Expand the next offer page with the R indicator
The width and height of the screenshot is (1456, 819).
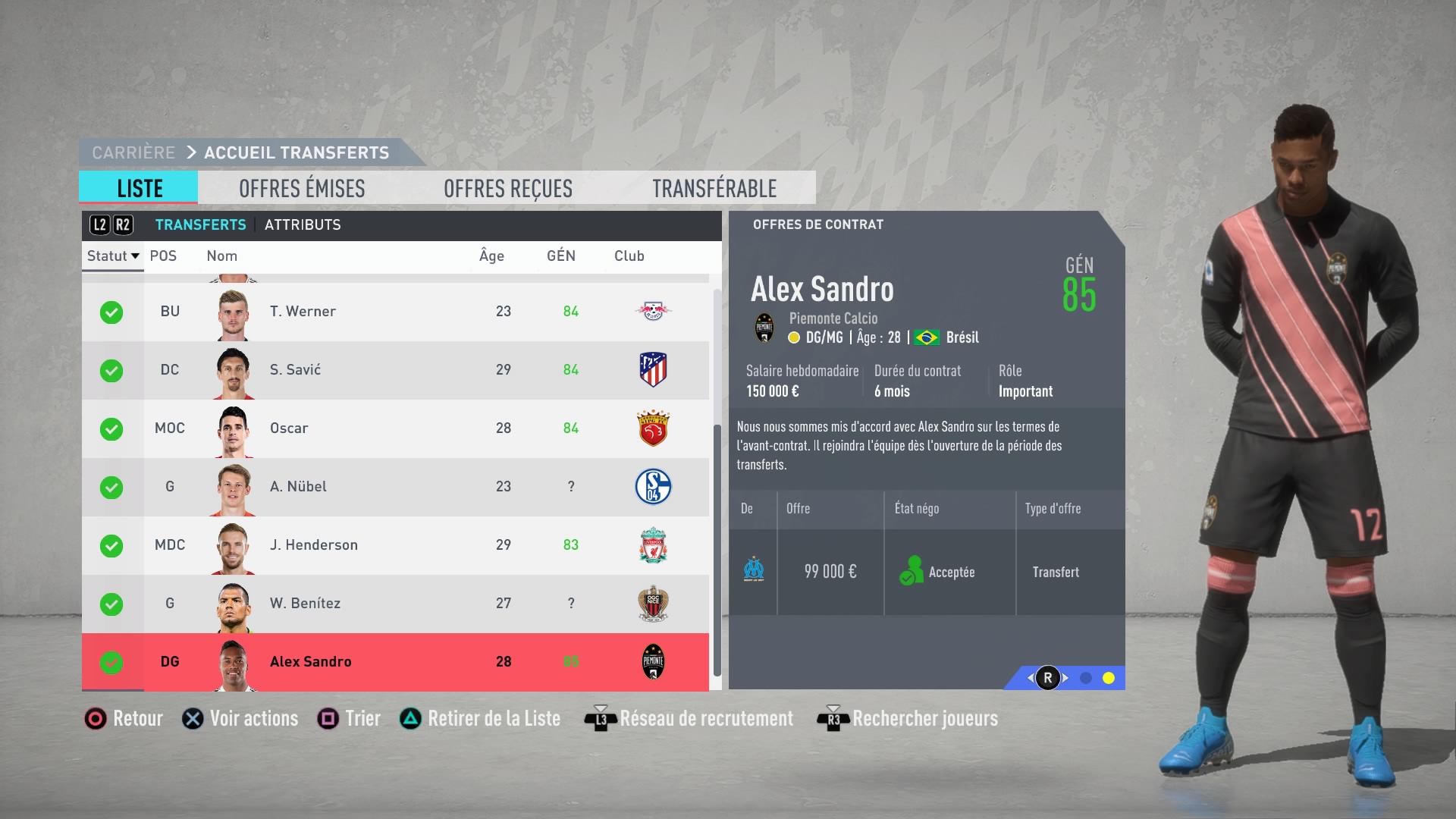click(1047, 678)
